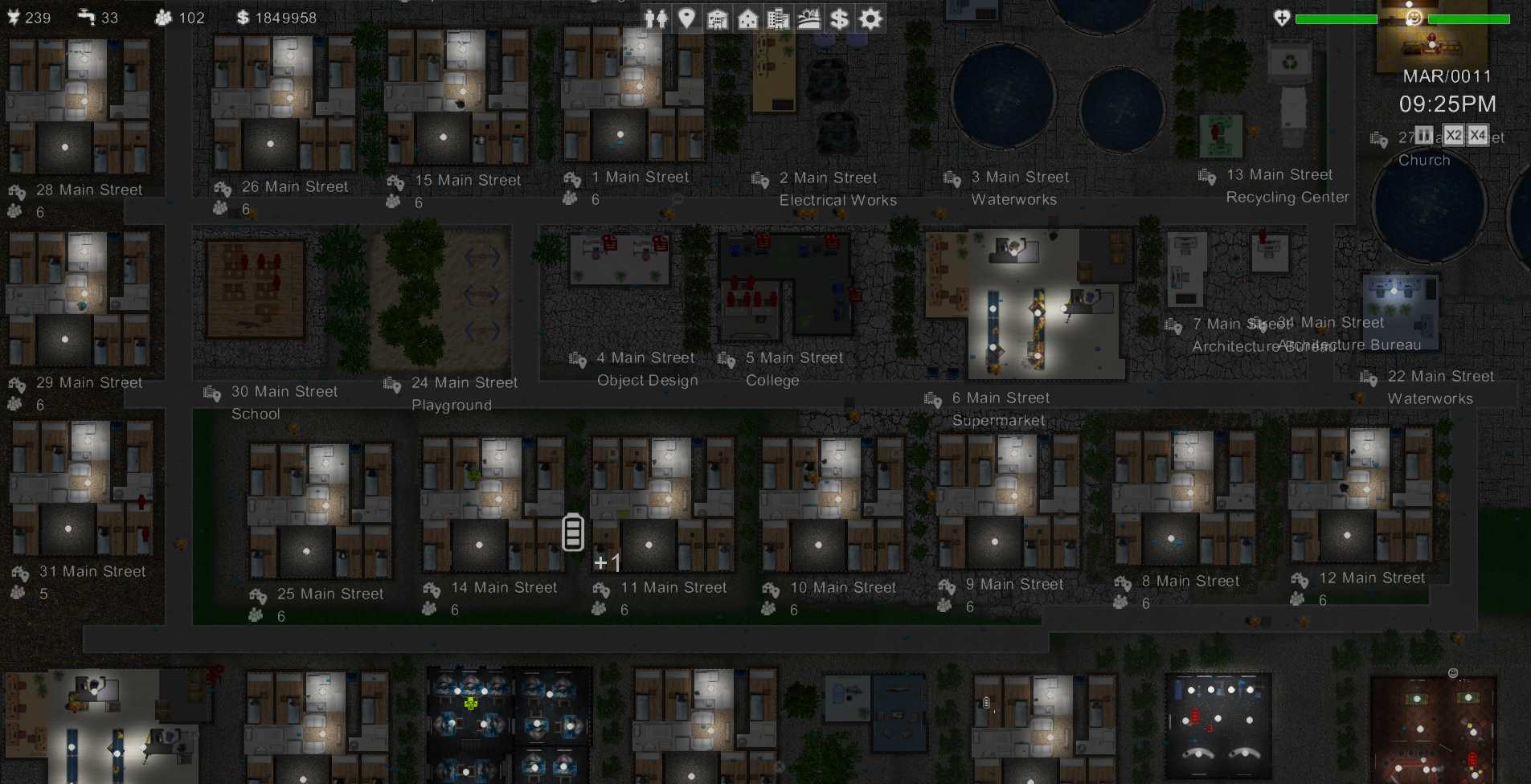Click the 22 Main Street Waterworks label
Viewport: 1531px width, 784px height.
click(1441, 375)
